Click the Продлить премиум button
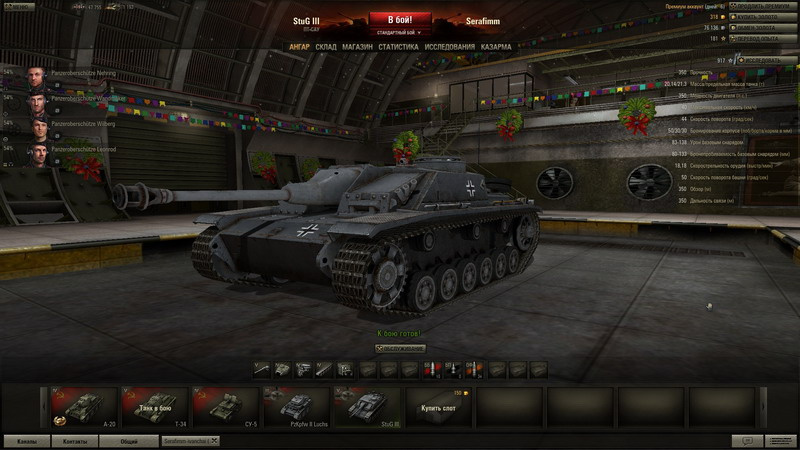This screenshot has height=450, width=800. 762,6
